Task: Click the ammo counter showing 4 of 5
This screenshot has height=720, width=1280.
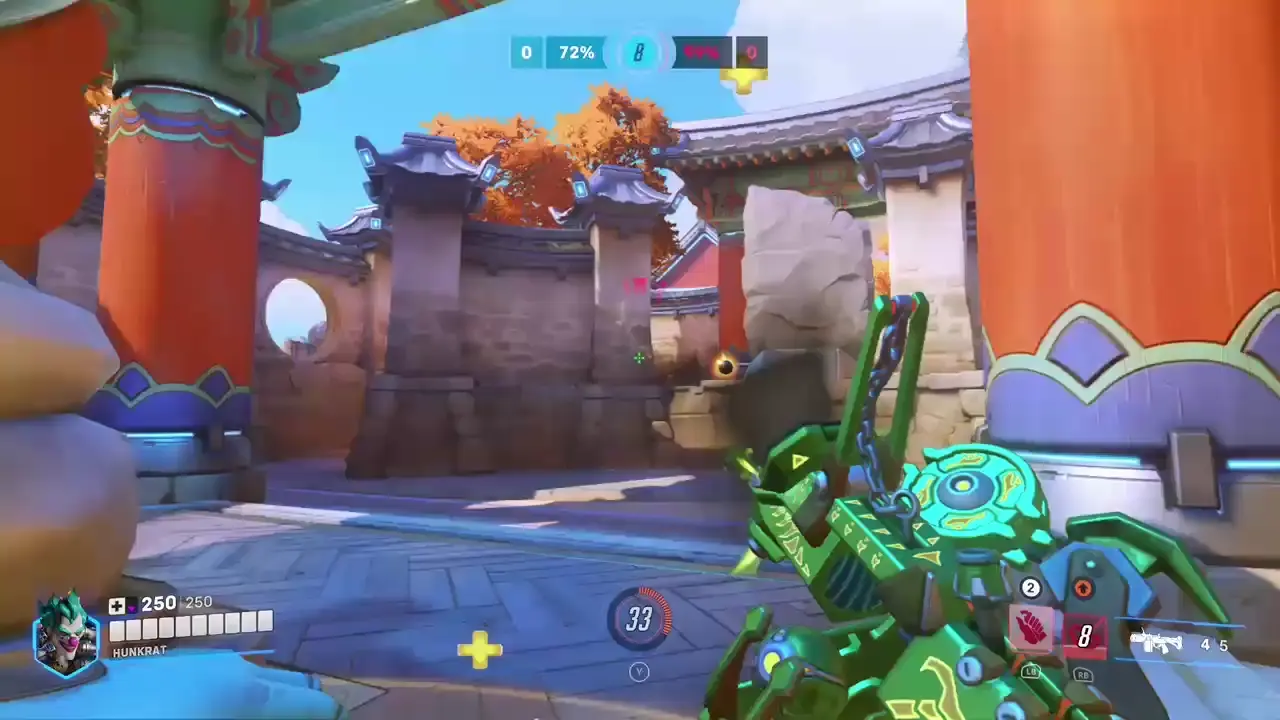Action: [x=1213, y=645]
